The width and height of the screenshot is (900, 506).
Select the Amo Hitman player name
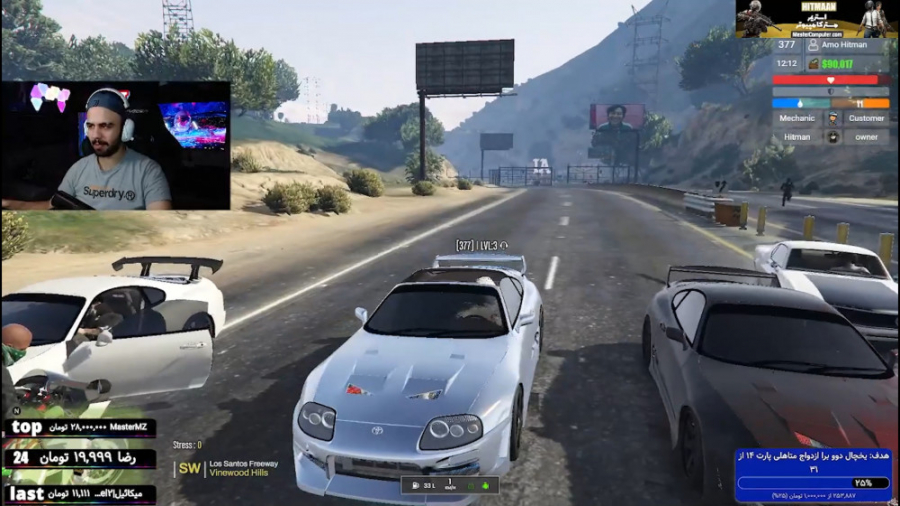pos(846,45)
